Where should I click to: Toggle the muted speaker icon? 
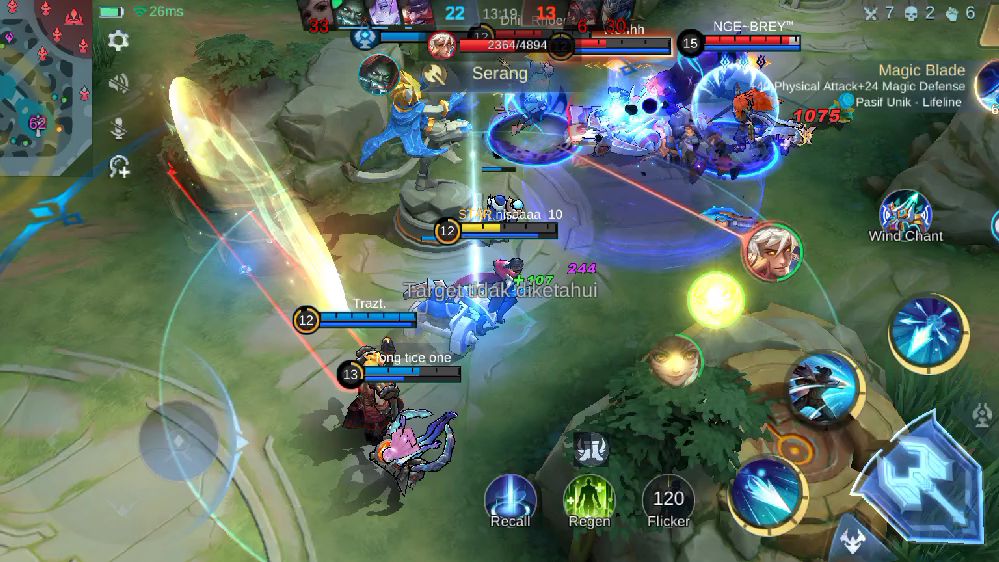pyautogui.click(x=118, y=83)
